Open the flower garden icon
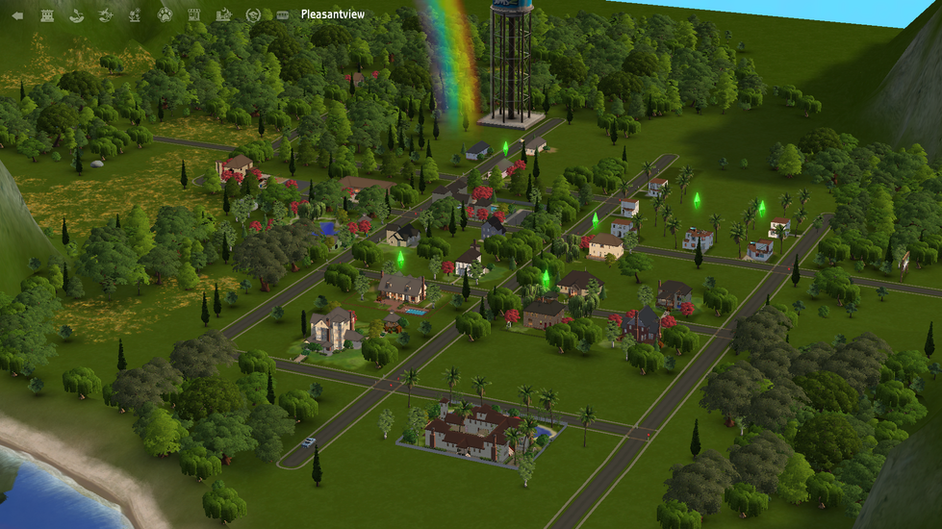The height and width of the screenshot is (529, 942). [x=136, y=15]
